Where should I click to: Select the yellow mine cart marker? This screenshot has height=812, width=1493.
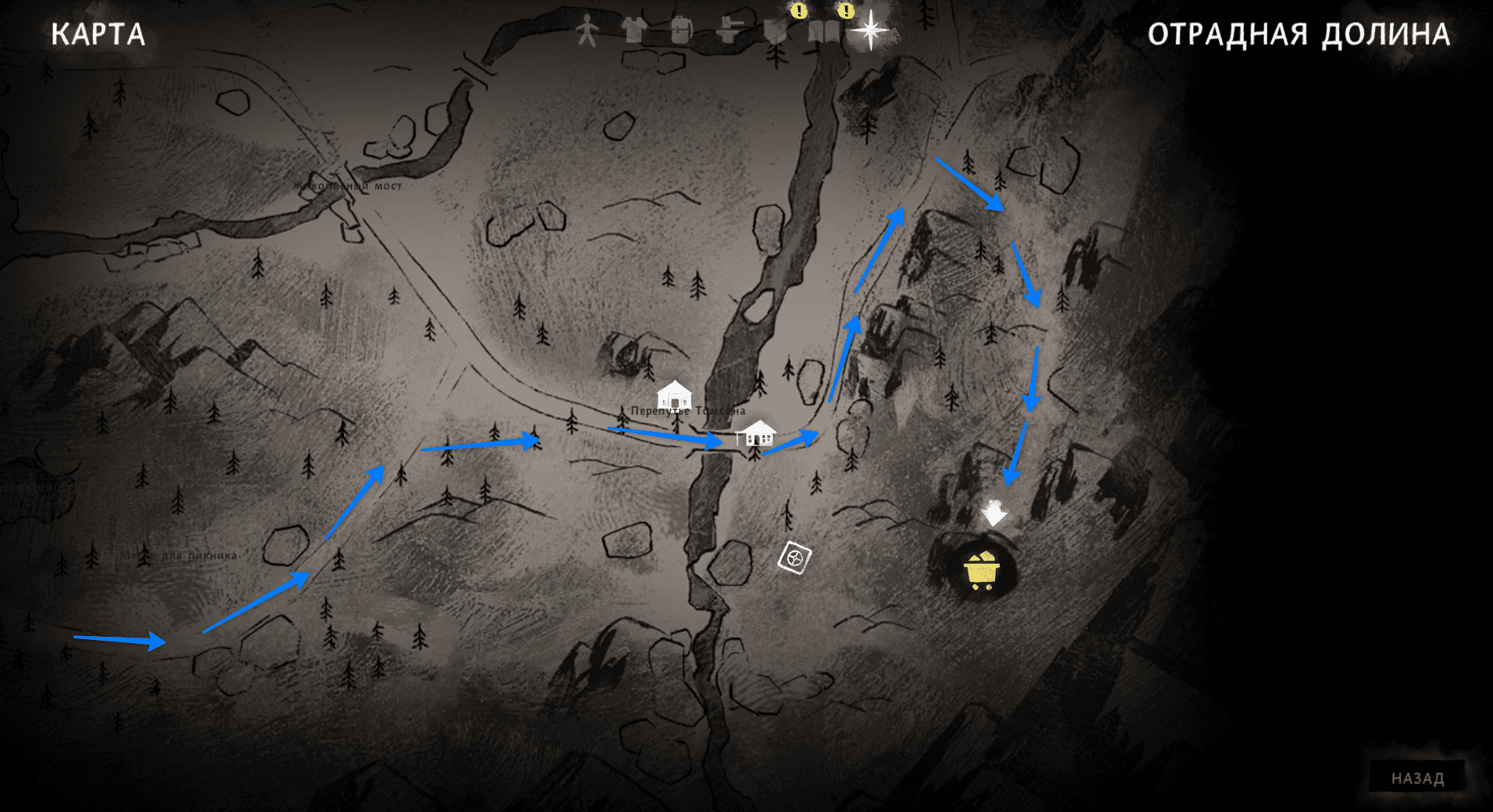(x=982, y=571)
